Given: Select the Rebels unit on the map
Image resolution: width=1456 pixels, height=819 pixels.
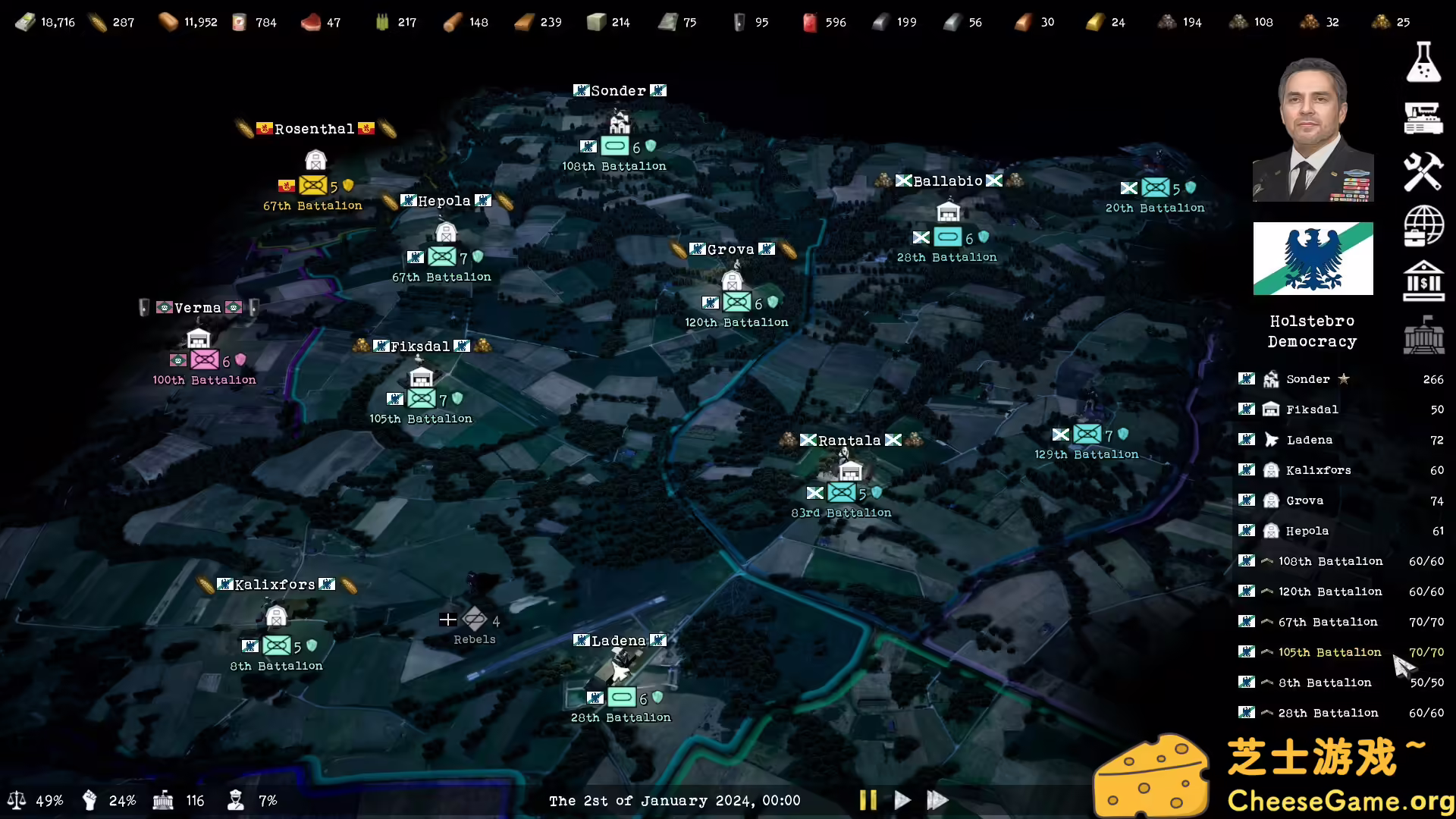Looking at the screenshot, I should coord(474,620).
